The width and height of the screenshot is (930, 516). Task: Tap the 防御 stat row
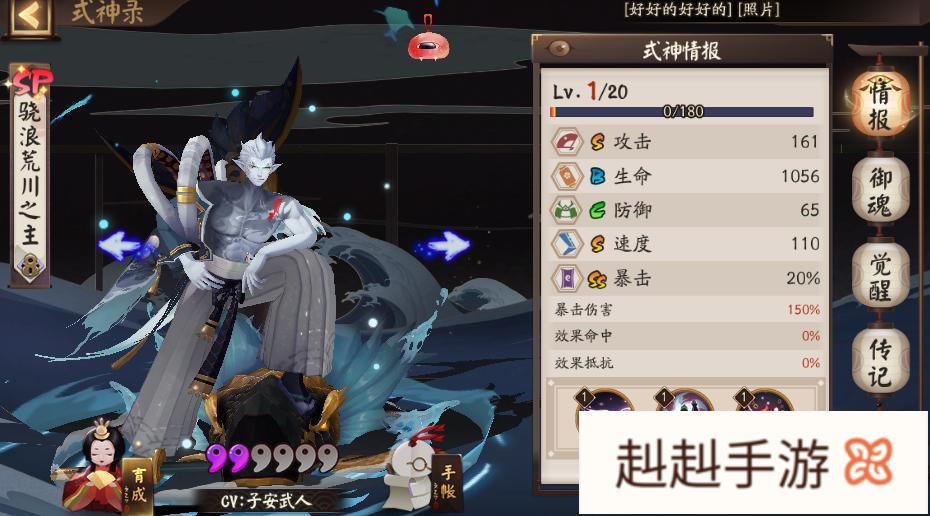pos(685,210)
